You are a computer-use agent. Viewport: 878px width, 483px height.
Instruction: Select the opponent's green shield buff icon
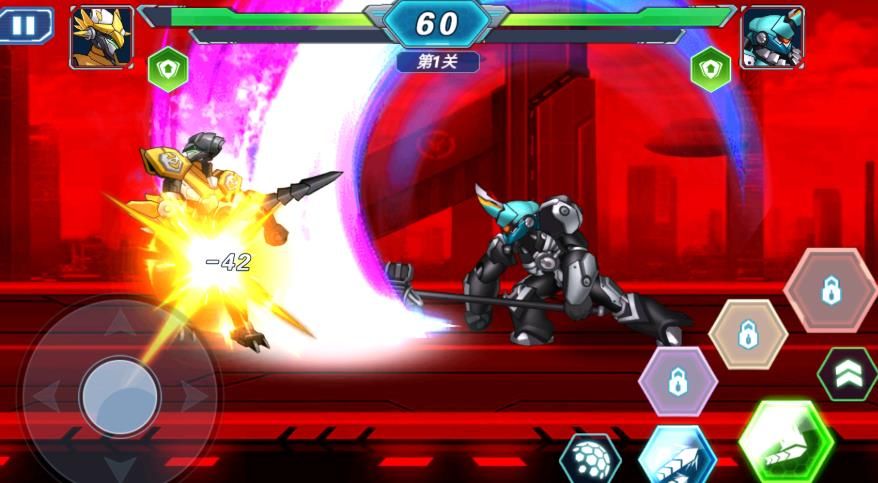coord(710,70)
